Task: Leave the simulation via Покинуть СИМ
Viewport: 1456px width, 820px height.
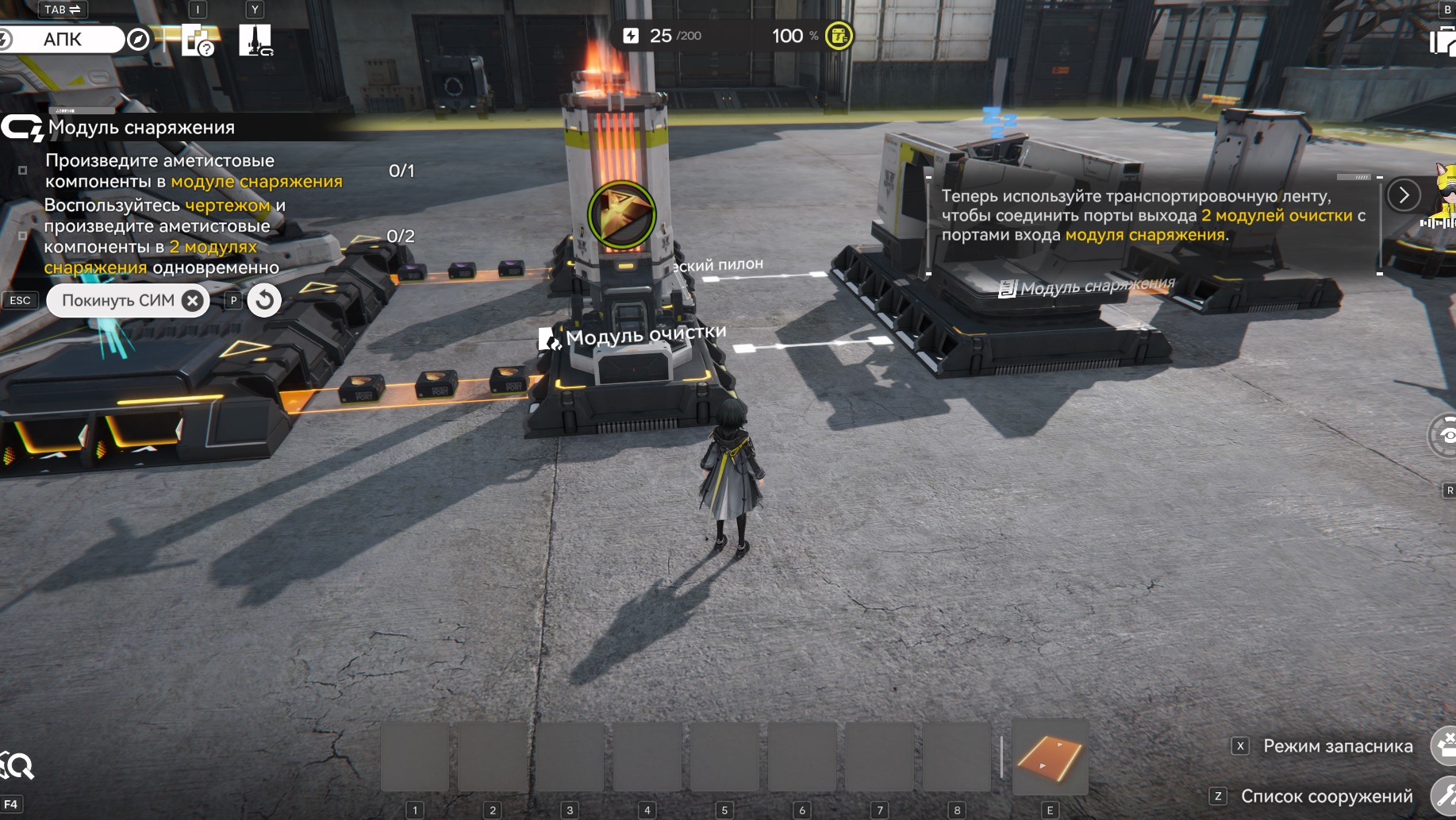Action: 128,301
